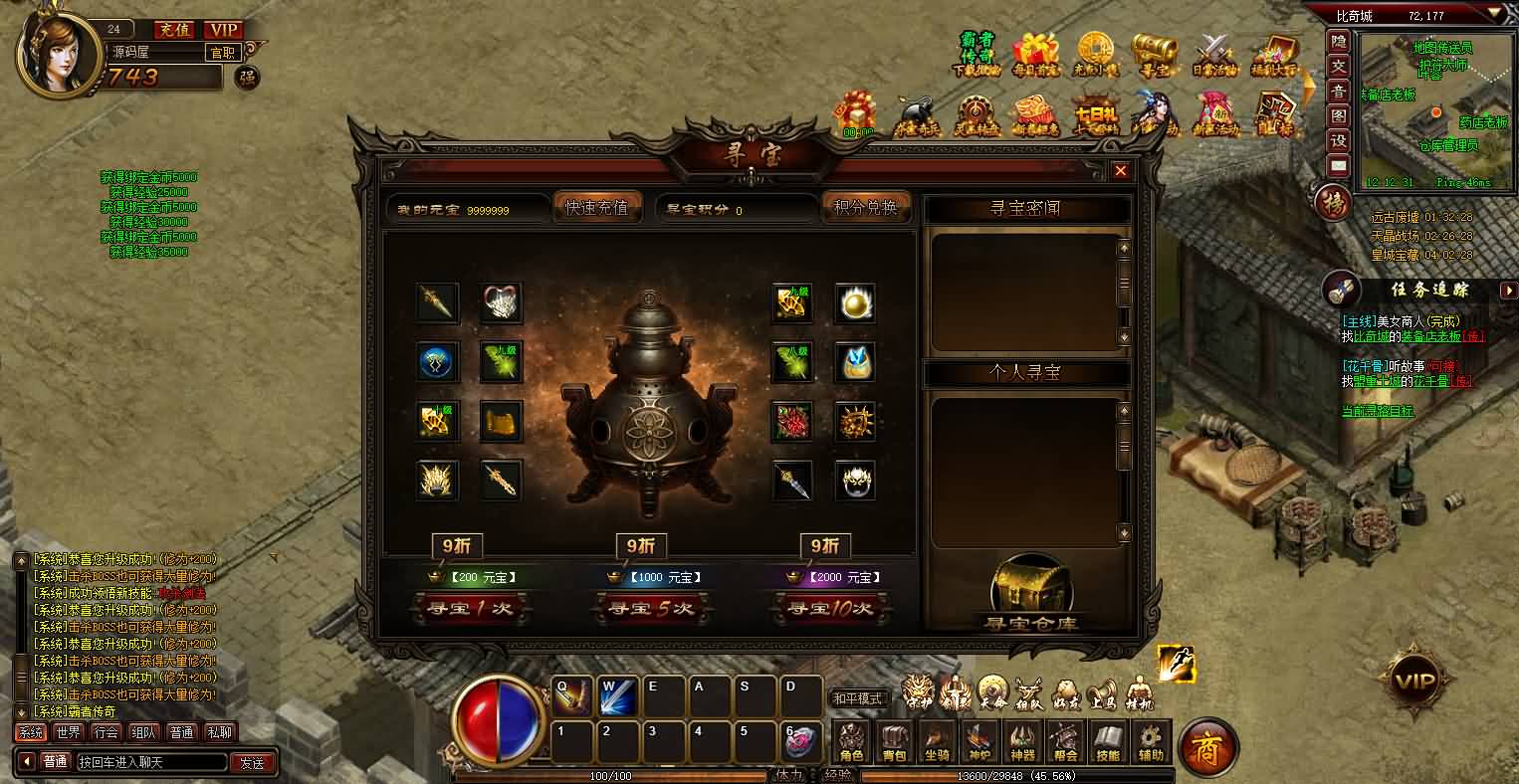Image resolution: width=1519 pixels, height=784 pixels.
Task: Start 寻宝1次 single treasure hunt
Action: (468, 608)
